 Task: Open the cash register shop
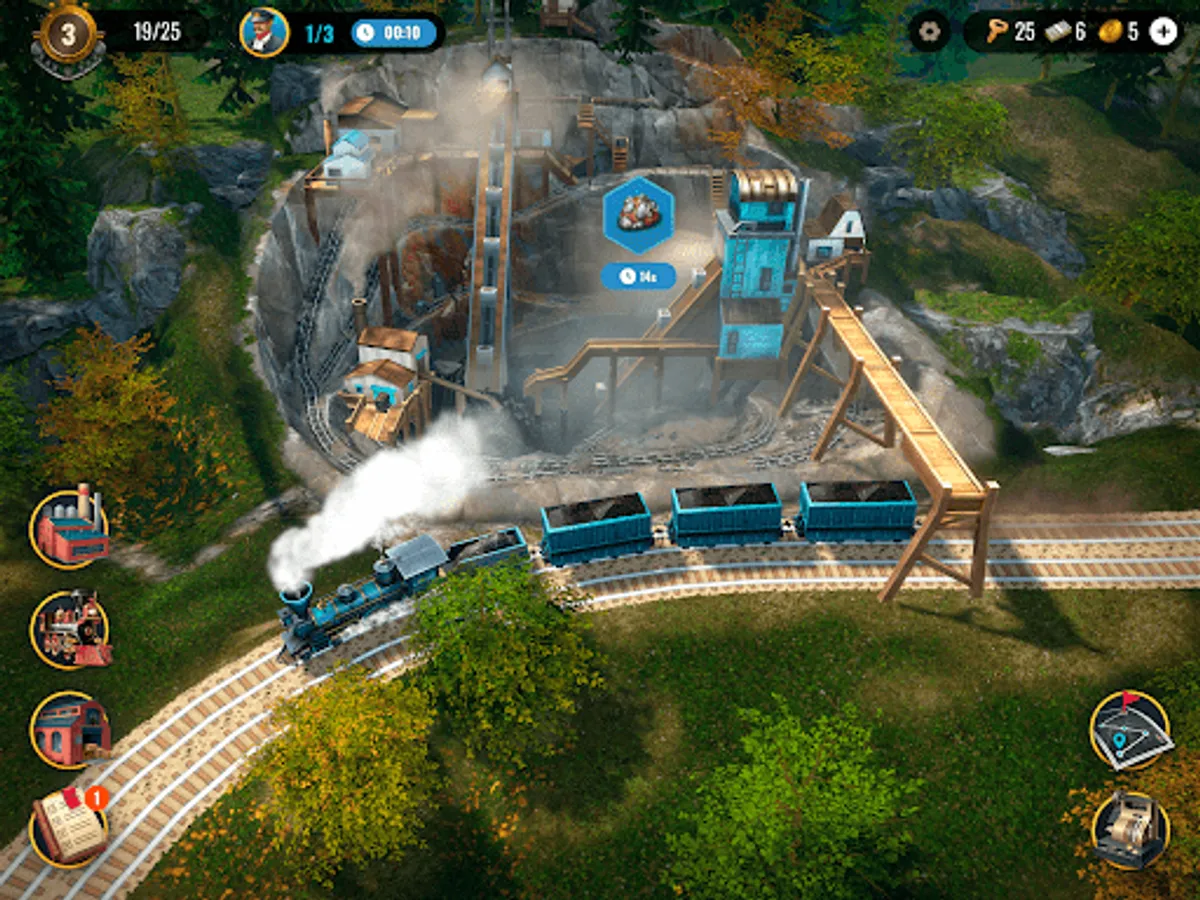(x=1130, y=830)
